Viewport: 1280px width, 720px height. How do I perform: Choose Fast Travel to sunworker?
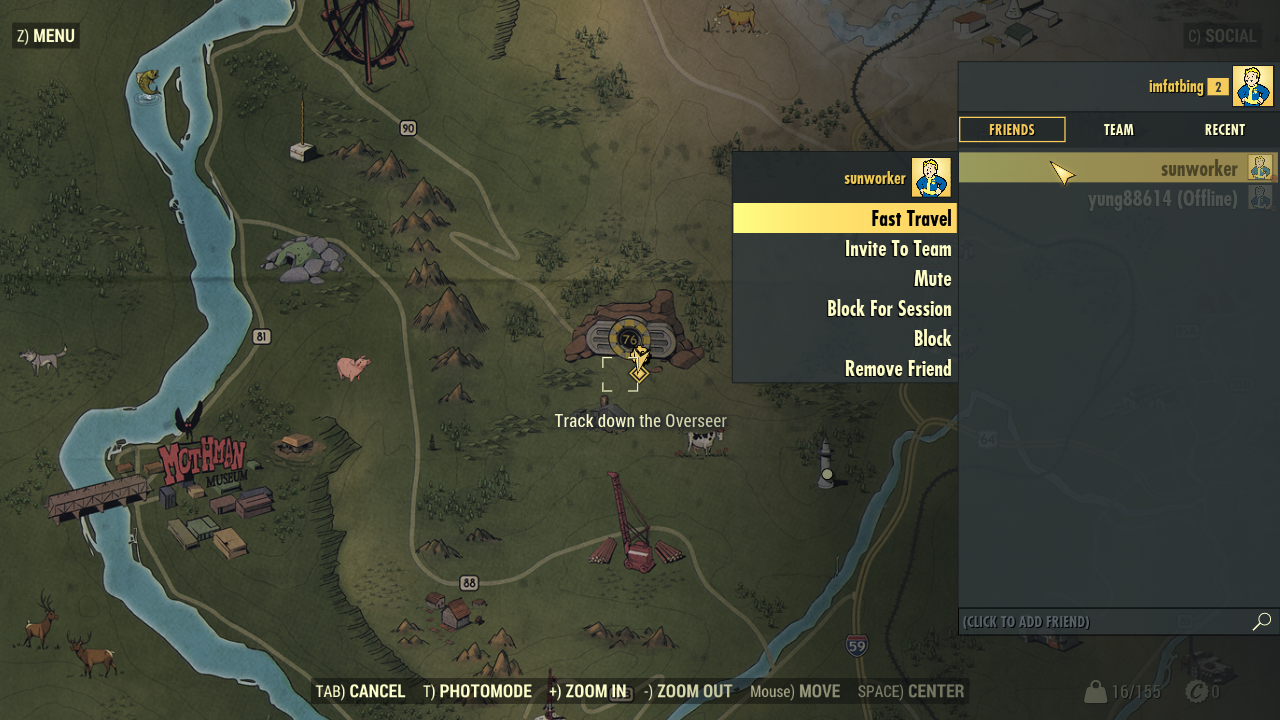pyautogui.click(x=845, y=218)
